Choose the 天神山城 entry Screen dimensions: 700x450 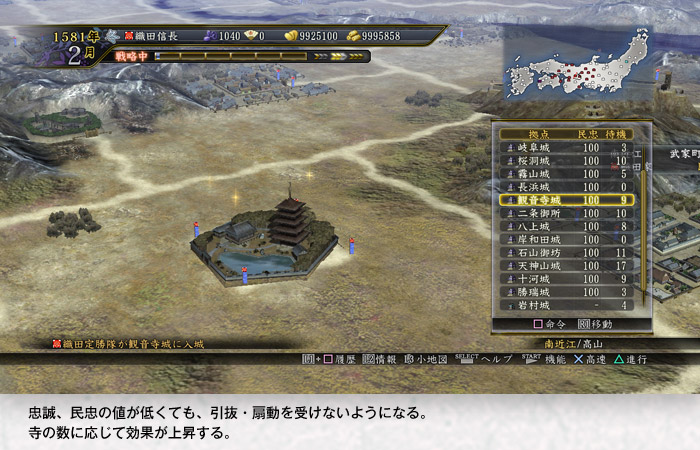coord(538,265)
